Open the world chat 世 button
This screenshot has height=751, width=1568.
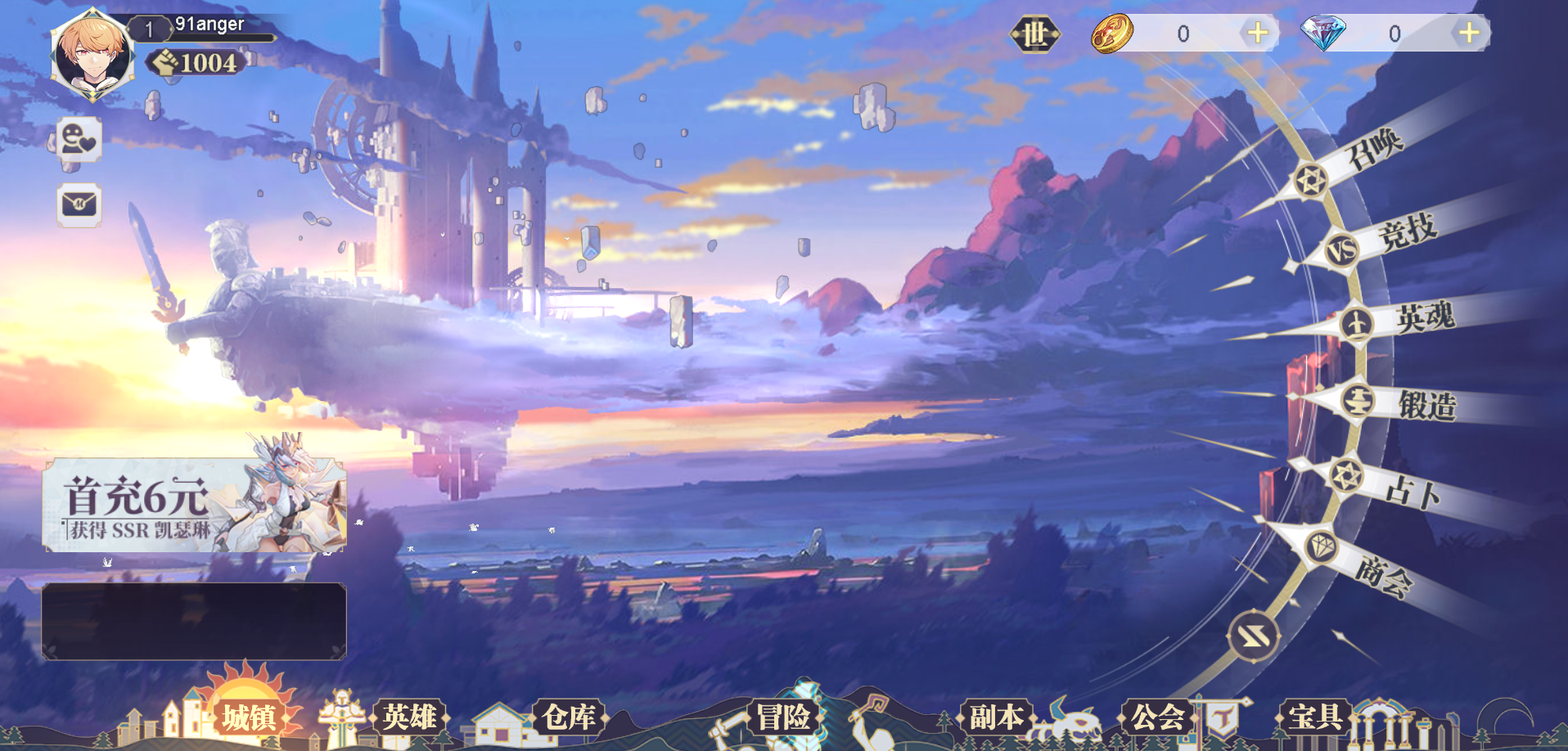point(1034,34)
